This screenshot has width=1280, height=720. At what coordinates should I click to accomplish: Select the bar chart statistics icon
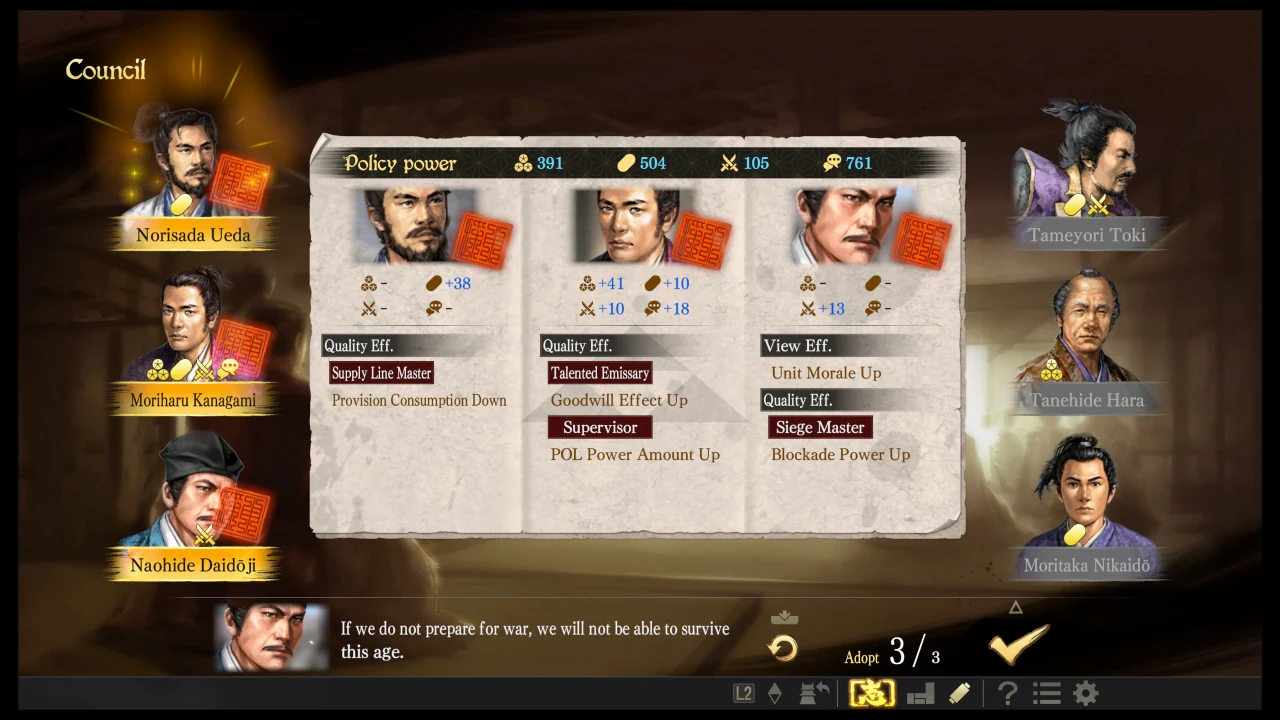pyautogui.click(x=920, y=693)
